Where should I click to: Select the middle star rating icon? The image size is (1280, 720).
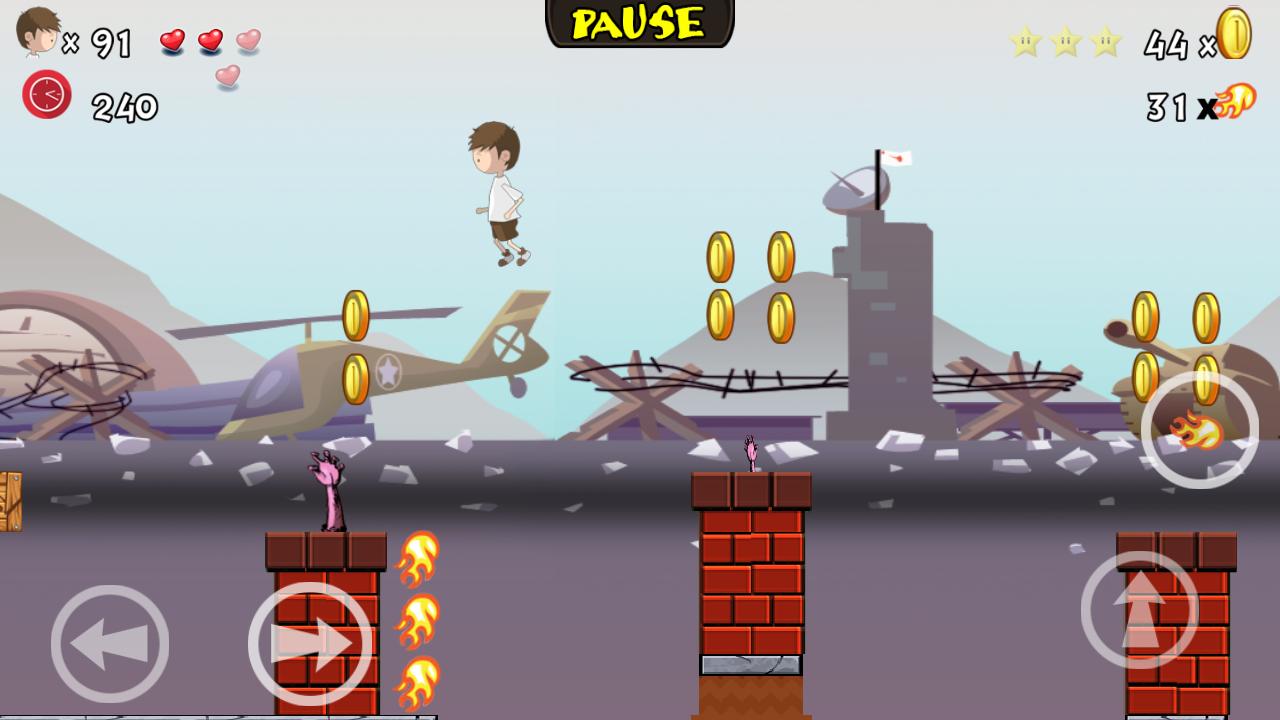(x=1064, y=41)
